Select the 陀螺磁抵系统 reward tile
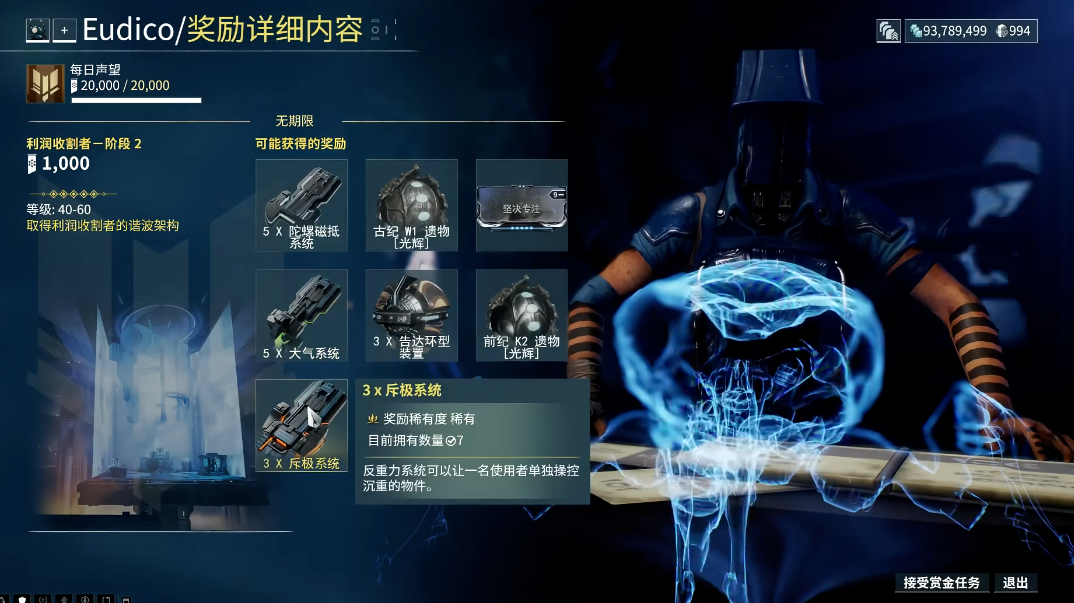 coord(302,205)
